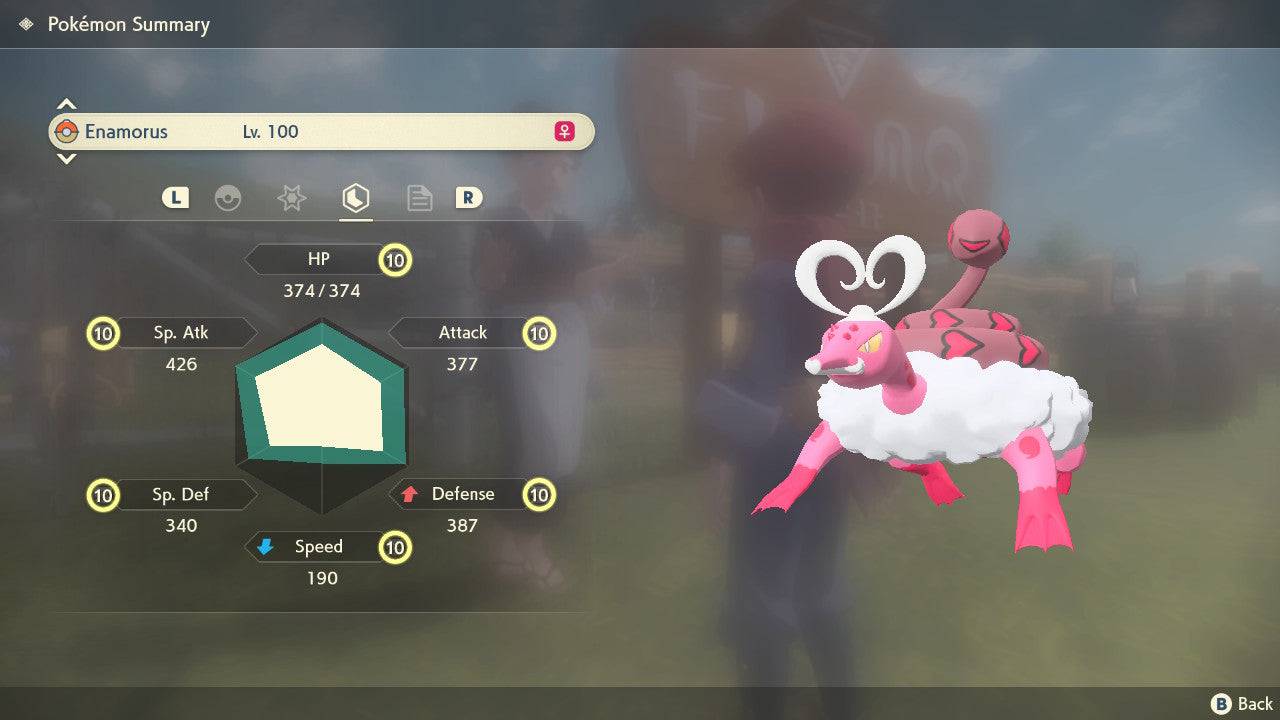Select the HP stat label

coord(319,260)
